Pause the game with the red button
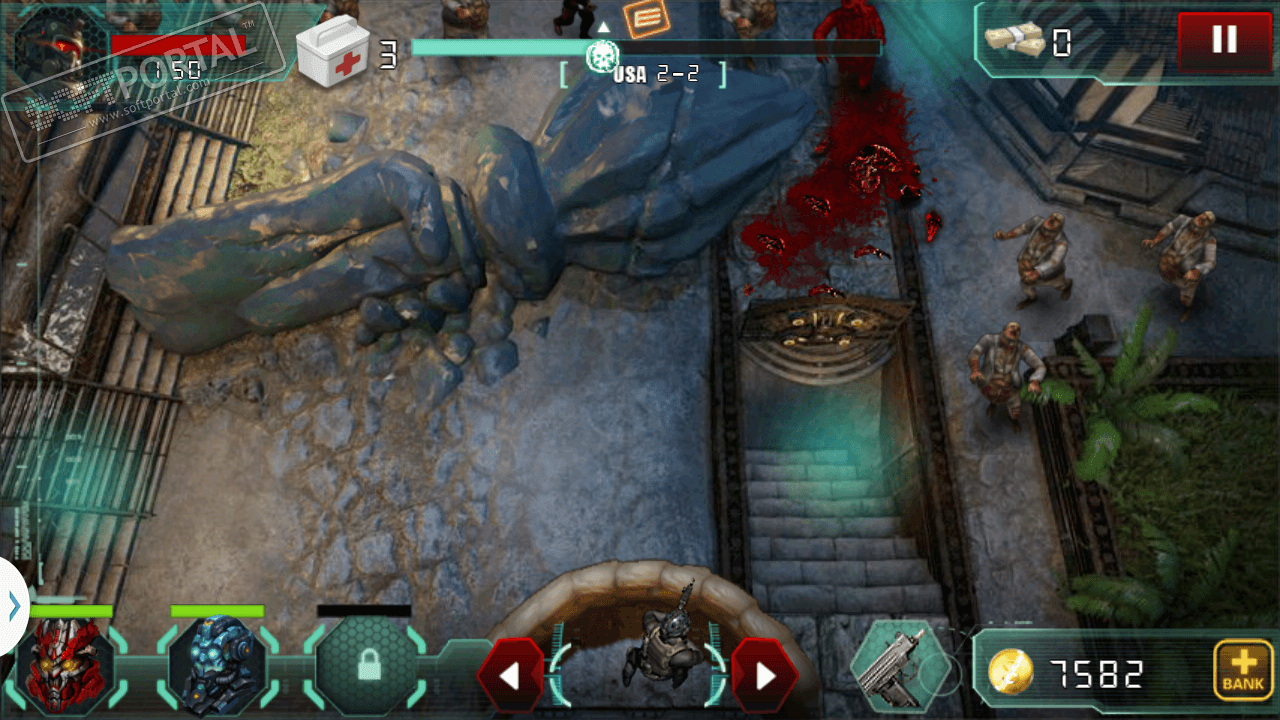Image resolution: width=1280 pixels, height=720 pixels. click(1224, 40)
